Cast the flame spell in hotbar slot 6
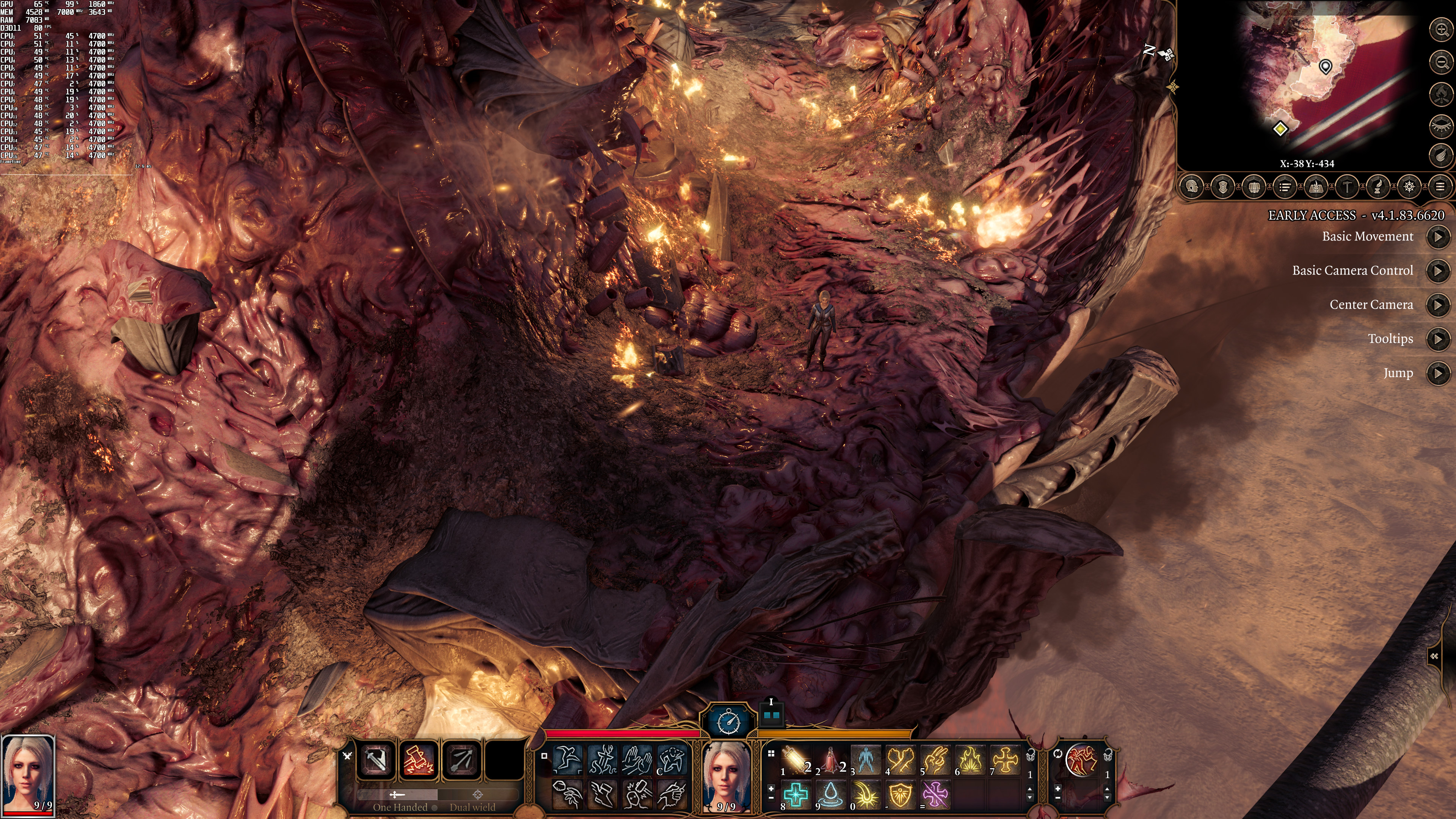Image resolution: width=1456 pixels, height=819 pixels. [971, 759]
